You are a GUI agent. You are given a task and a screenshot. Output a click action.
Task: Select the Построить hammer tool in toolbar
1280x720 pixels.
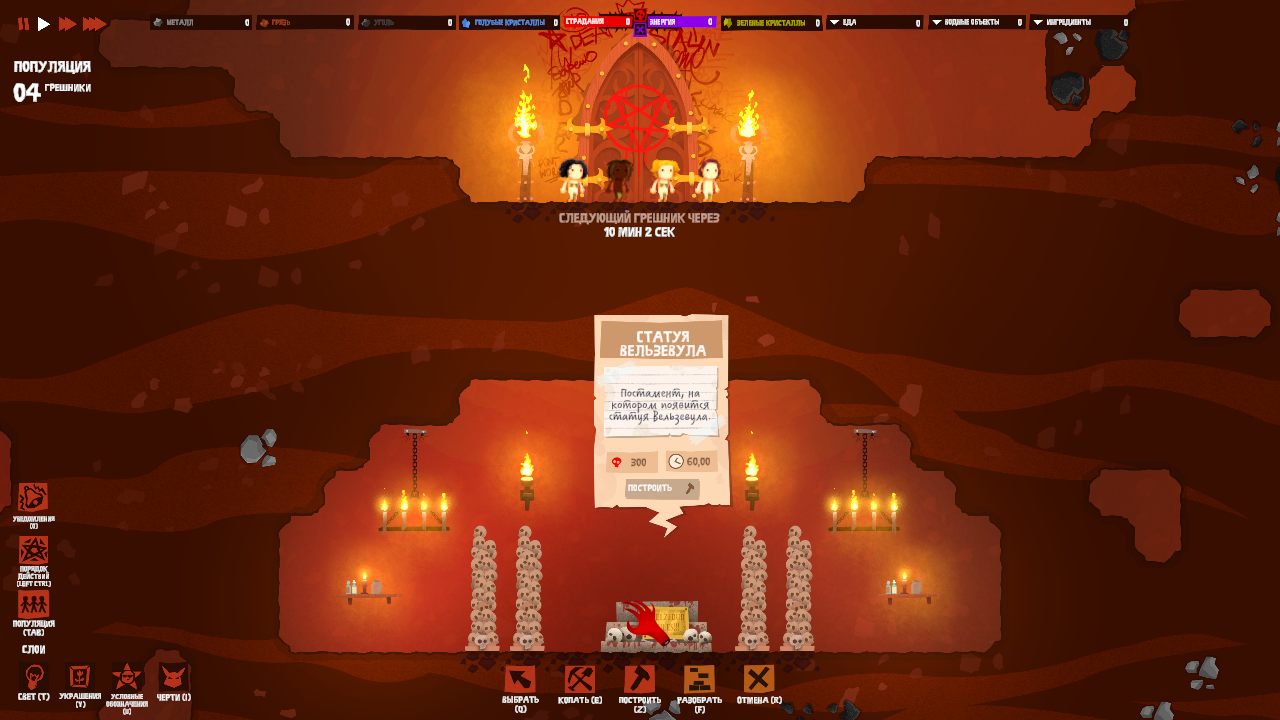(639, 680)
